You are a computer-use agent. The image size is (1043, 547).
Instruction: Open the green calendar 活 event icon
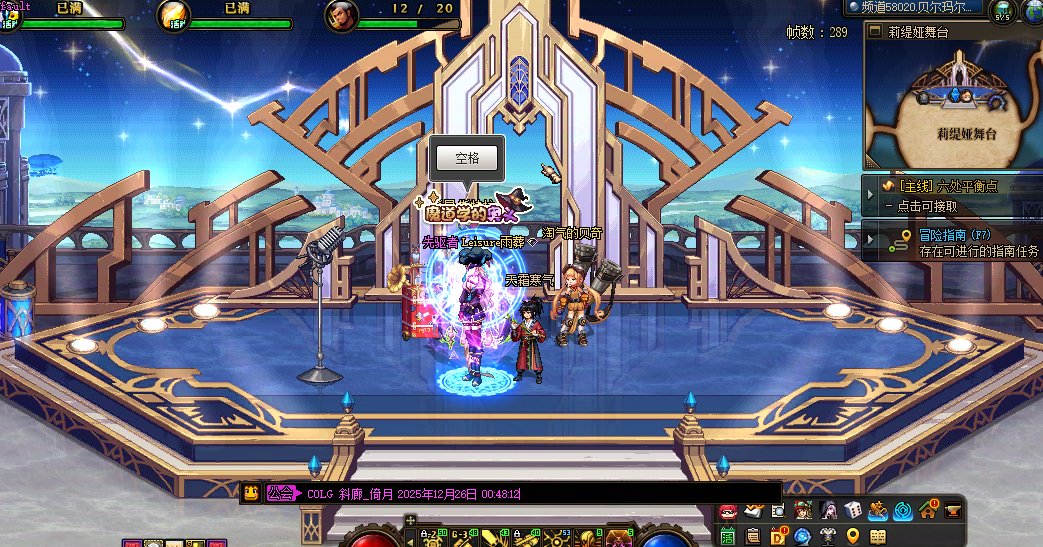[x=728, y=537]
